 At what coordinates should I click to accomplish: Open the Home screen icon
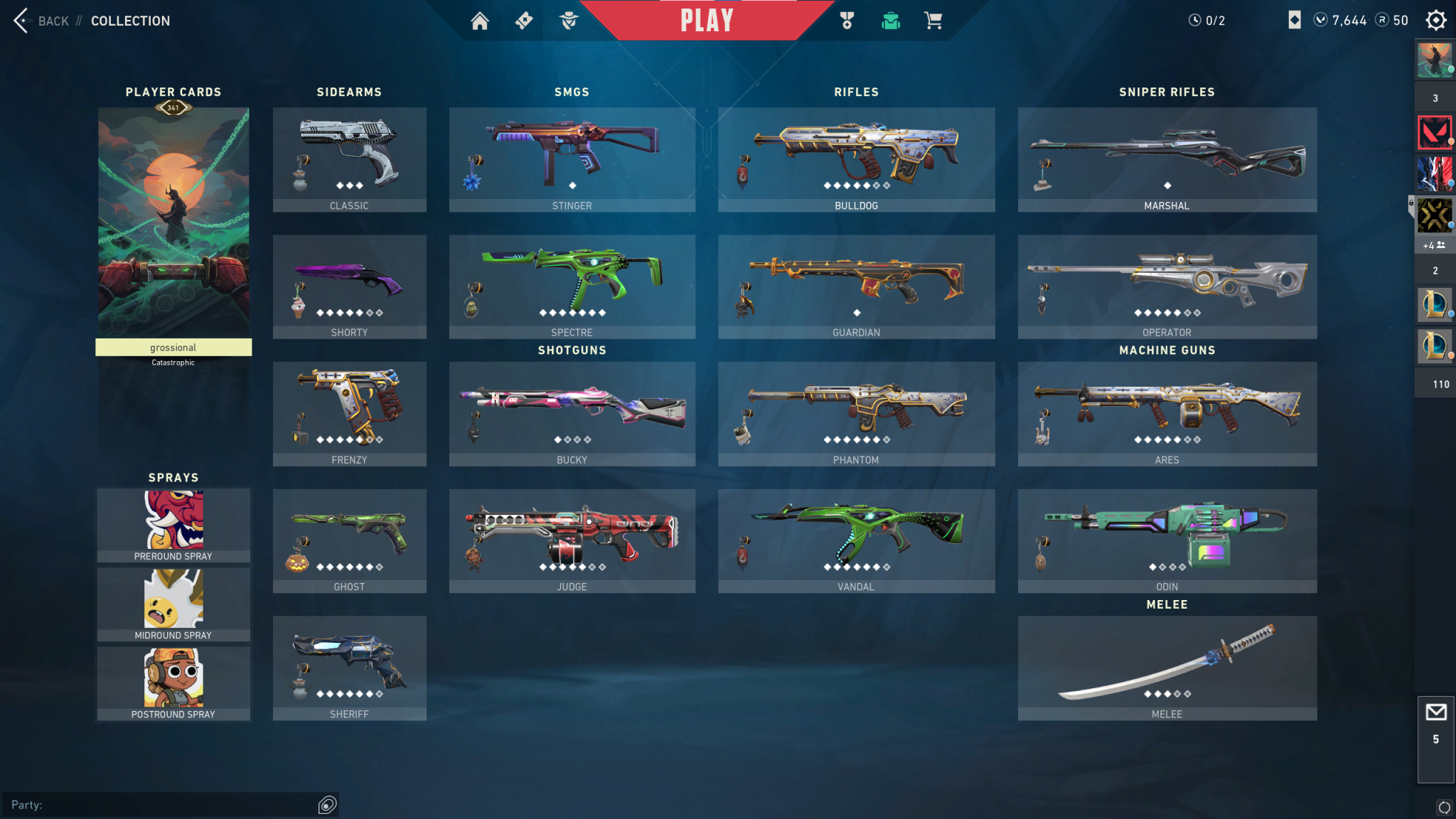click(479, 21)
